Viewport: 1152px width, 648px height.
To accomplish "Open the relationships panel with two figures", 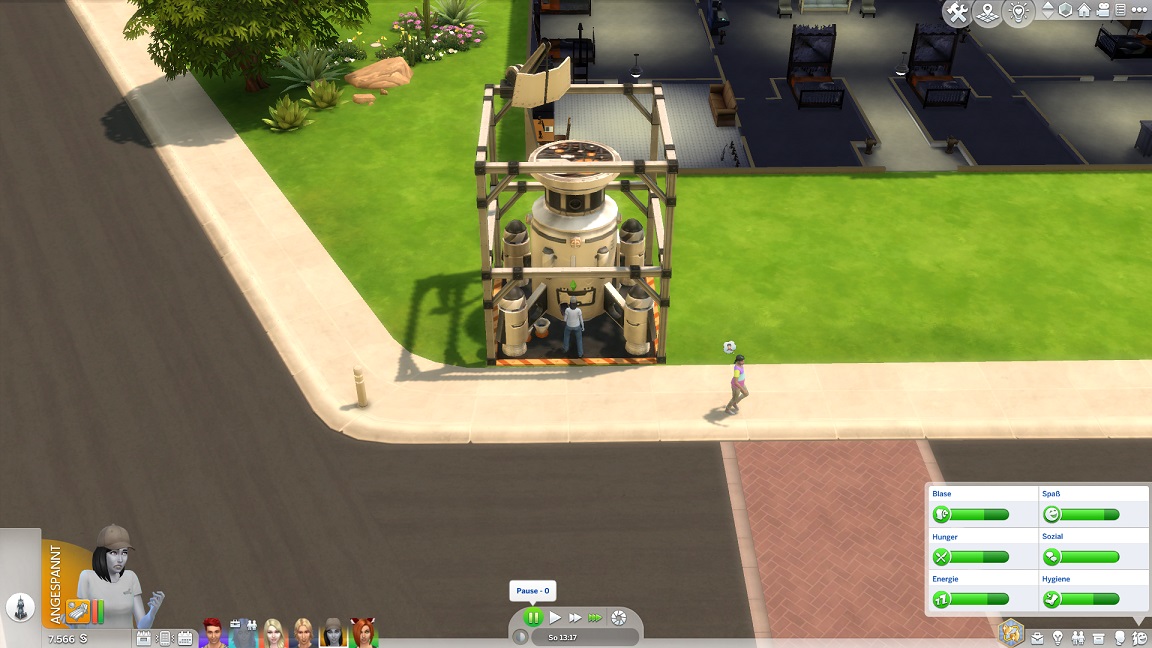I will click(x=1078, y=638).
